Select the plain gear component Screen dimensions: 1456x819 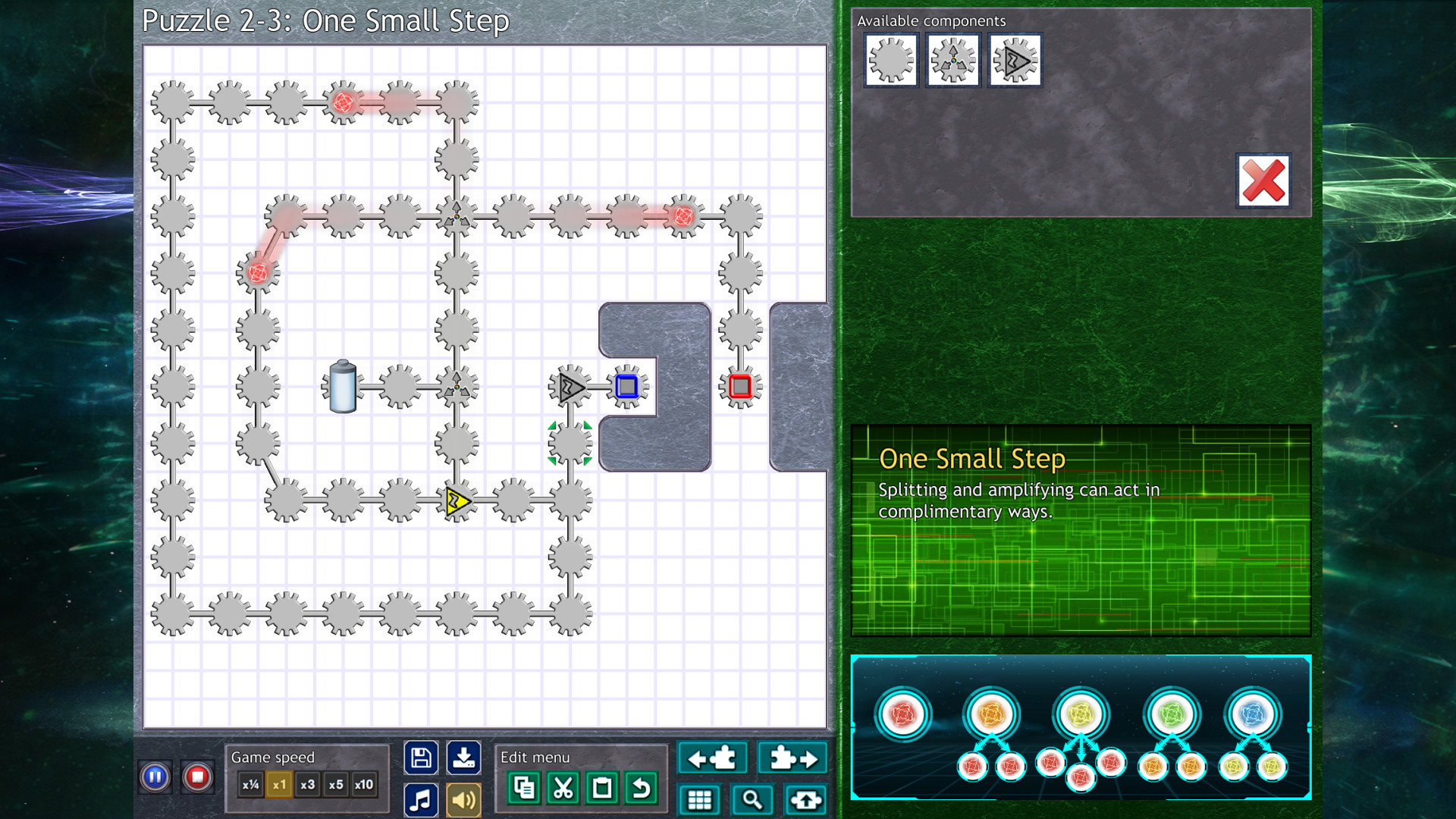click(890, 60)
